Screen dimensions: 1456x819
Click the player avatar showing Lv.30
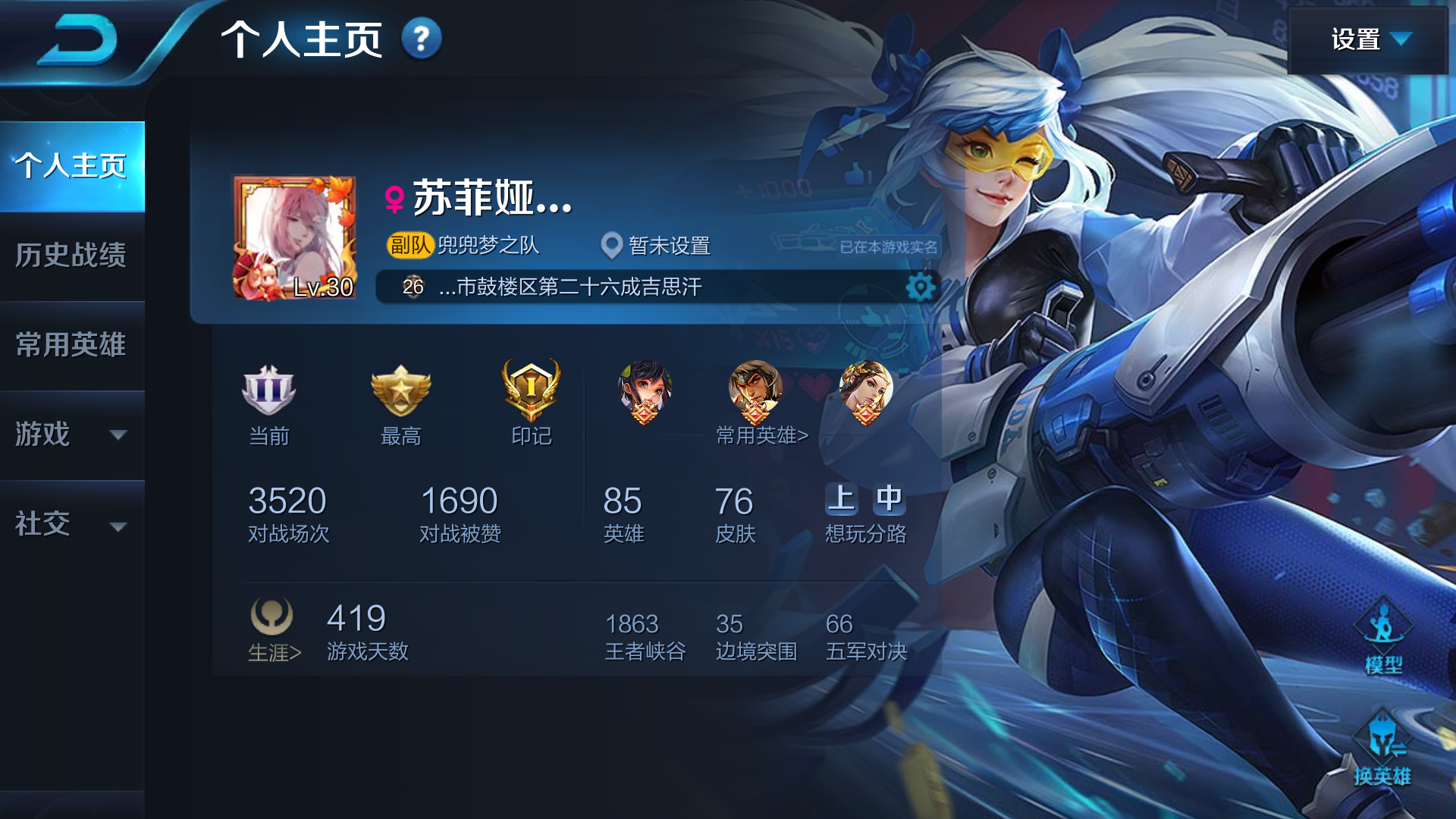[x=296, y=235]
